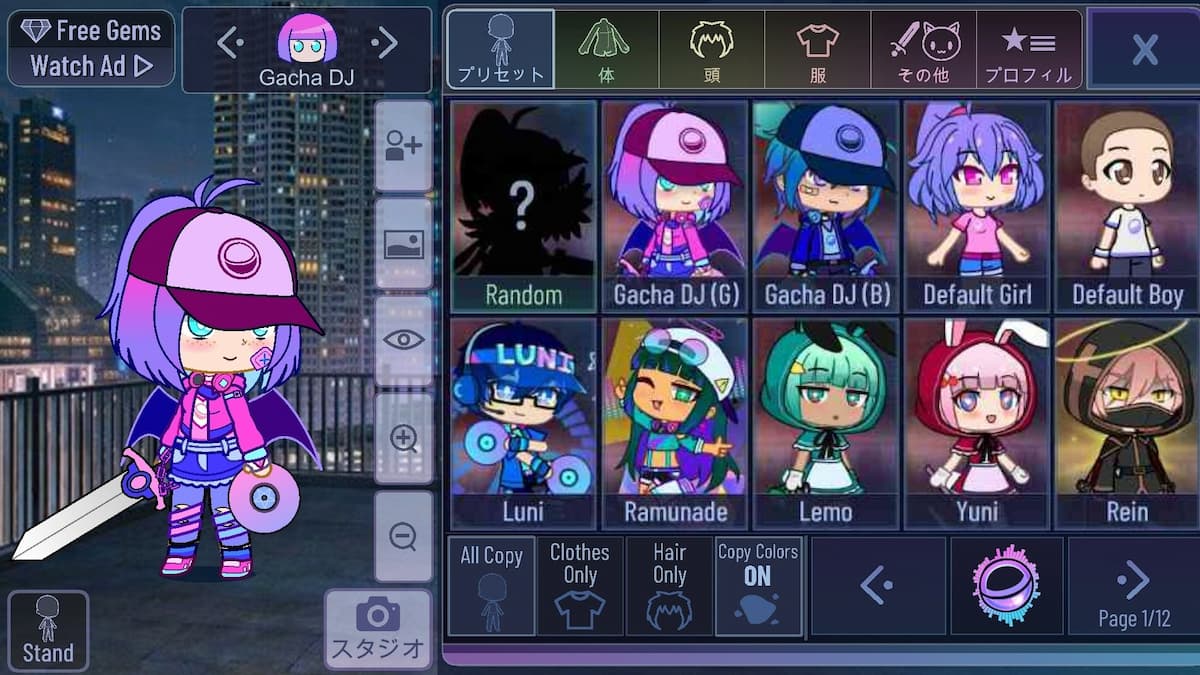Open the その他 tab

point(923,49)
